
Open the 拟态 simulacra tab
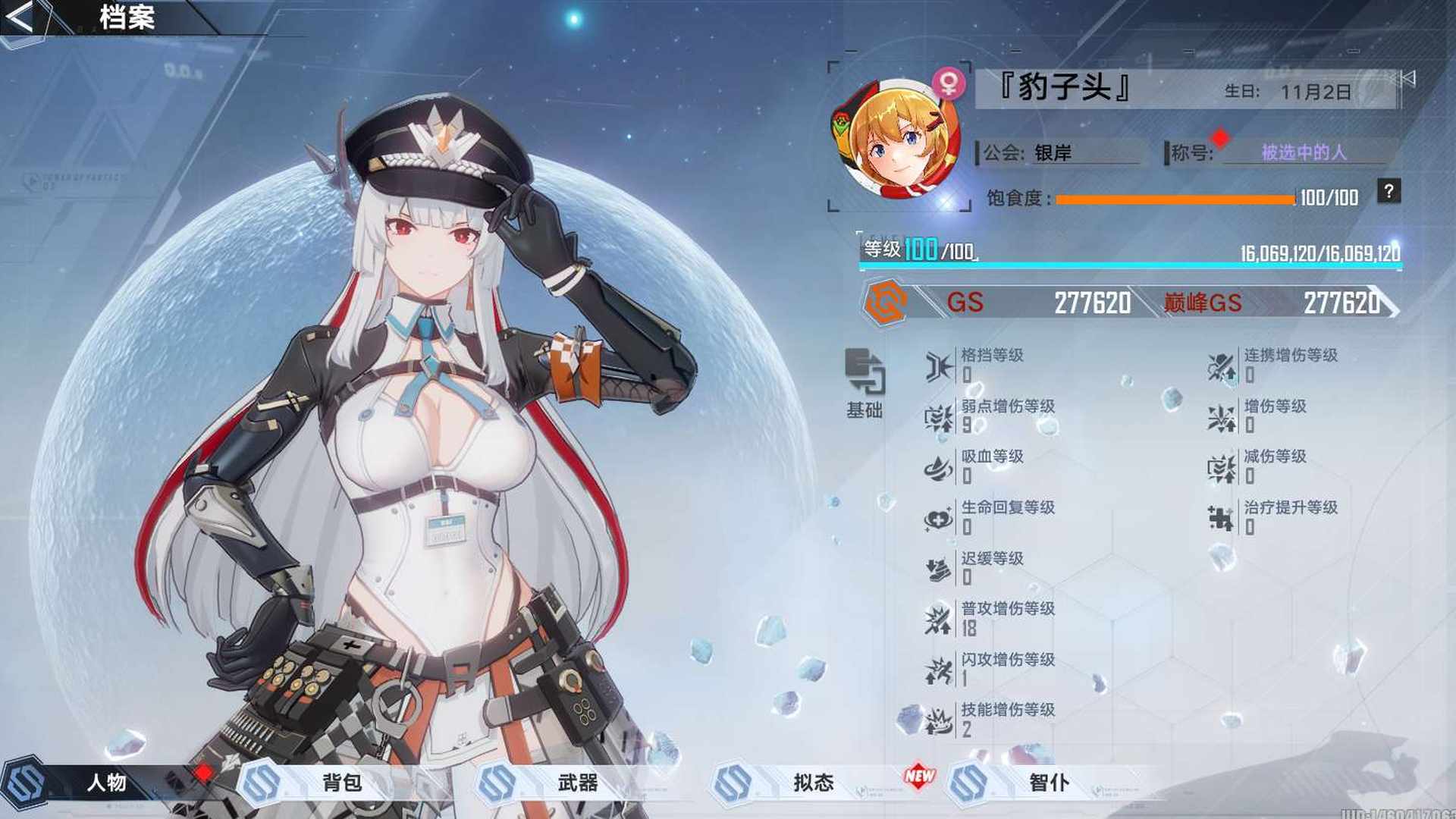coord(813,783)
